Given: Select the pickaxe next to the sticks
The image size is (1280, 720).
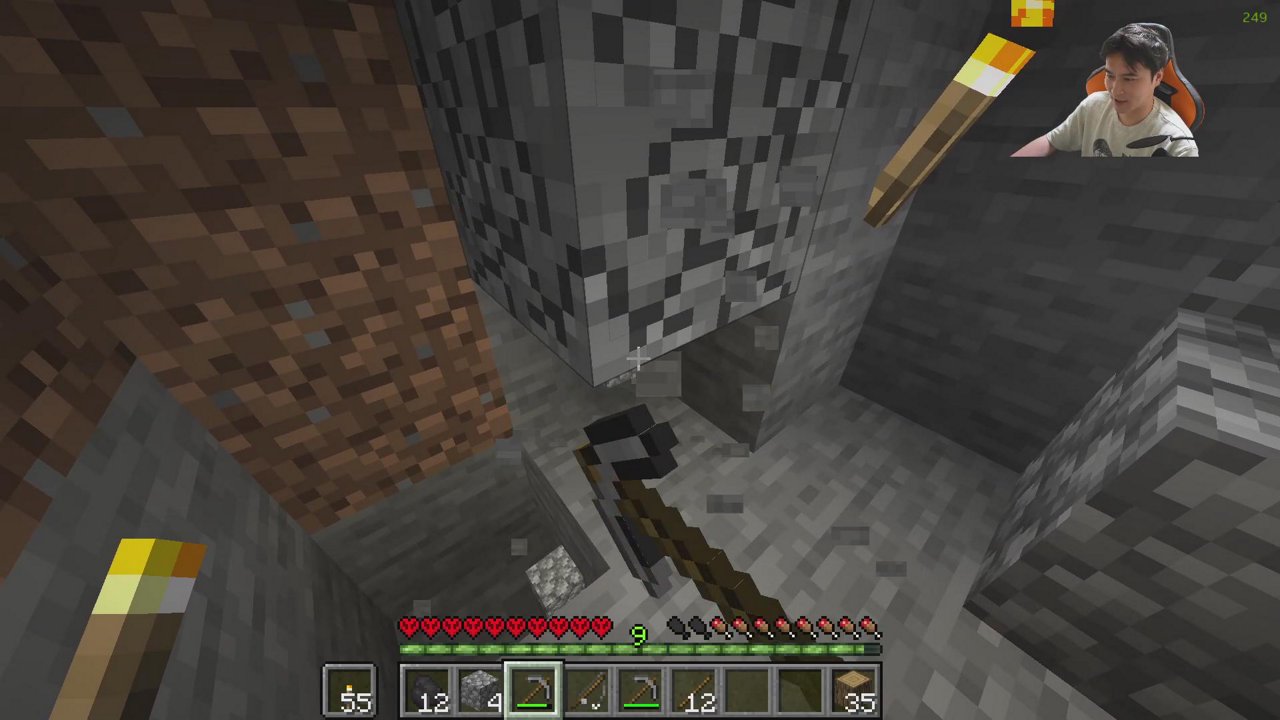Looking at the screenshot, I should (642, 692).
